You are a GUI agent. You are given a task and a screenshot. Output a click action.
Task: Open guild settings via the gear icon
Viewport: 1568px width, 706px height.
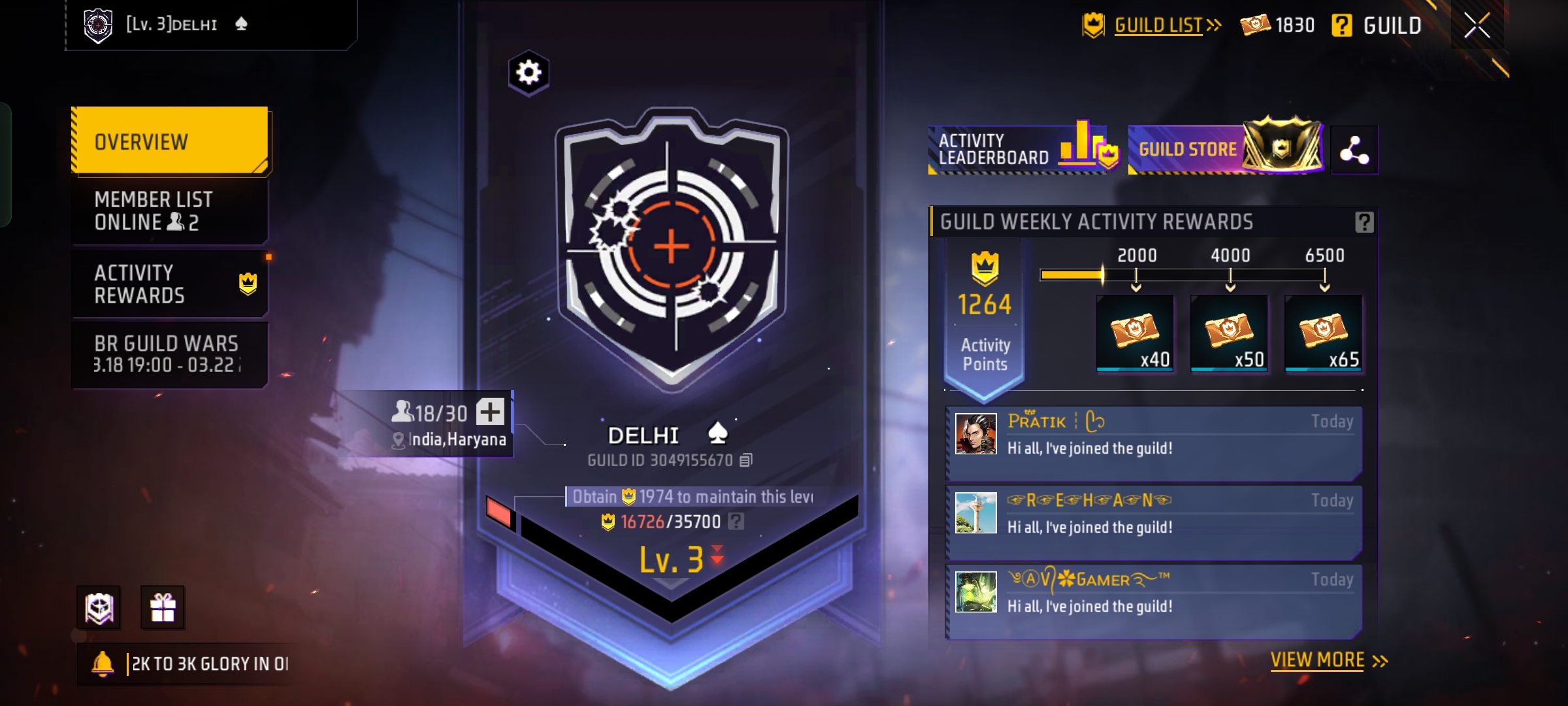pos(529,73)
